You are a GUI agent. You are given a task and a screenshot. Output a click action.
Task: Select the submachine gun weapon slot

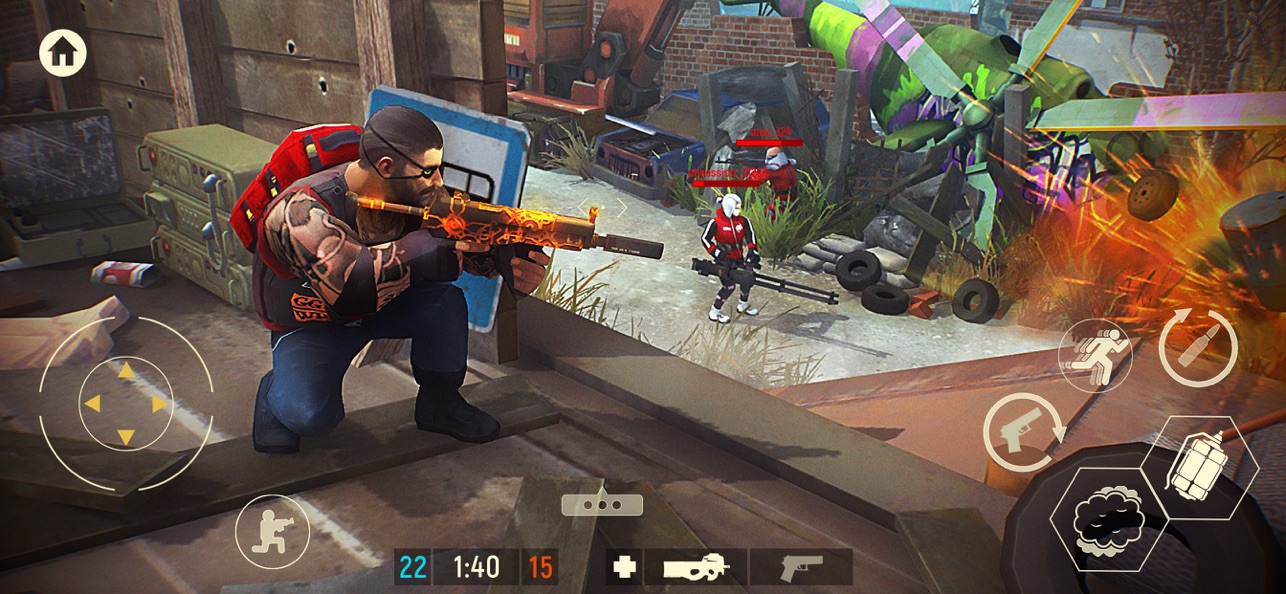tap(695, 567)
